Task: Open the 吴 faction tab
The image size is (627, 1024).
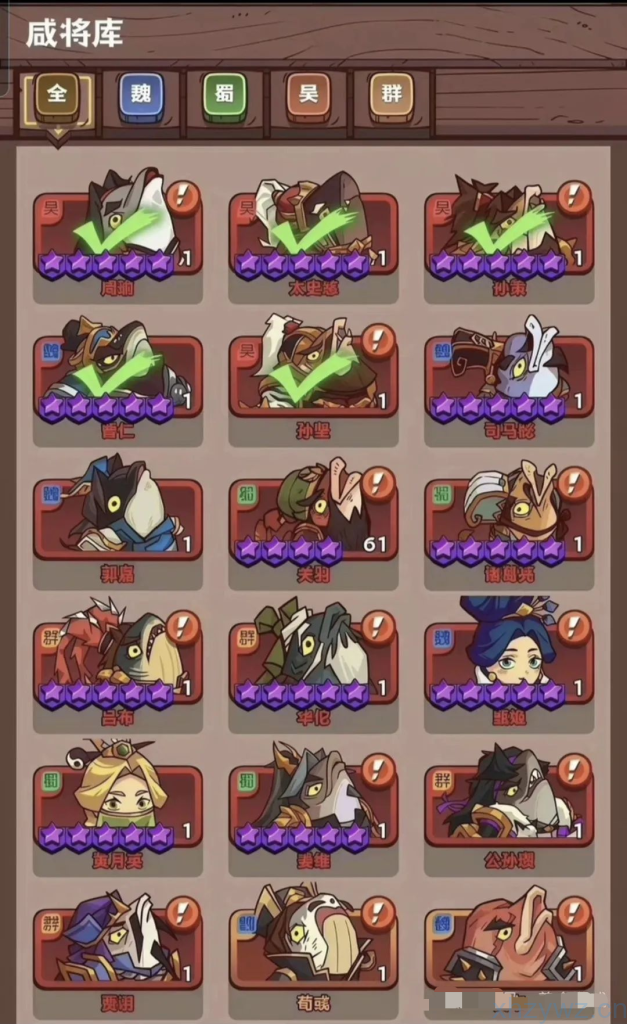Action: [308, 97]
